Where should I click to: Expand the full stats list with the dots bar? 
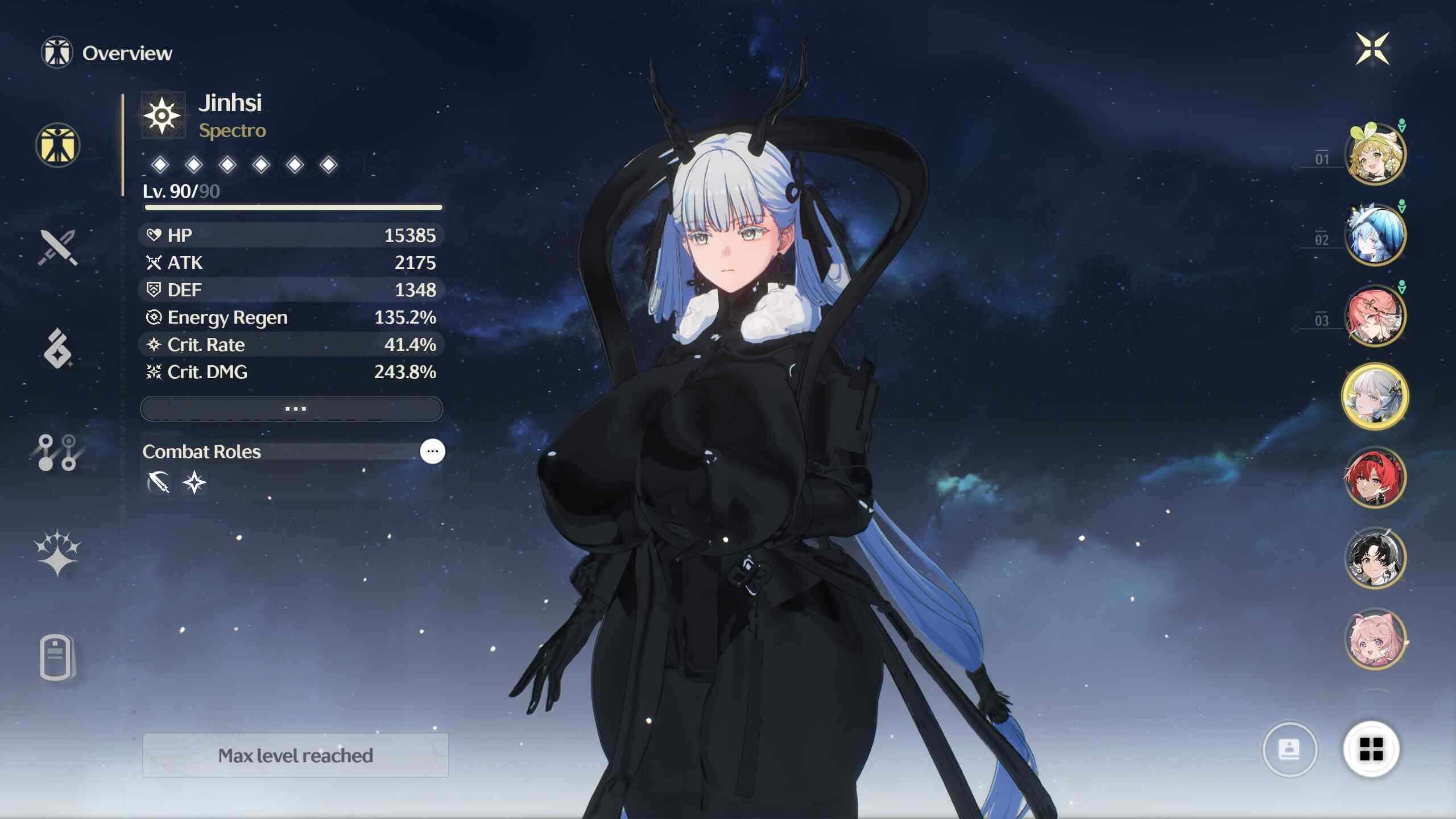tap(291, 409)
